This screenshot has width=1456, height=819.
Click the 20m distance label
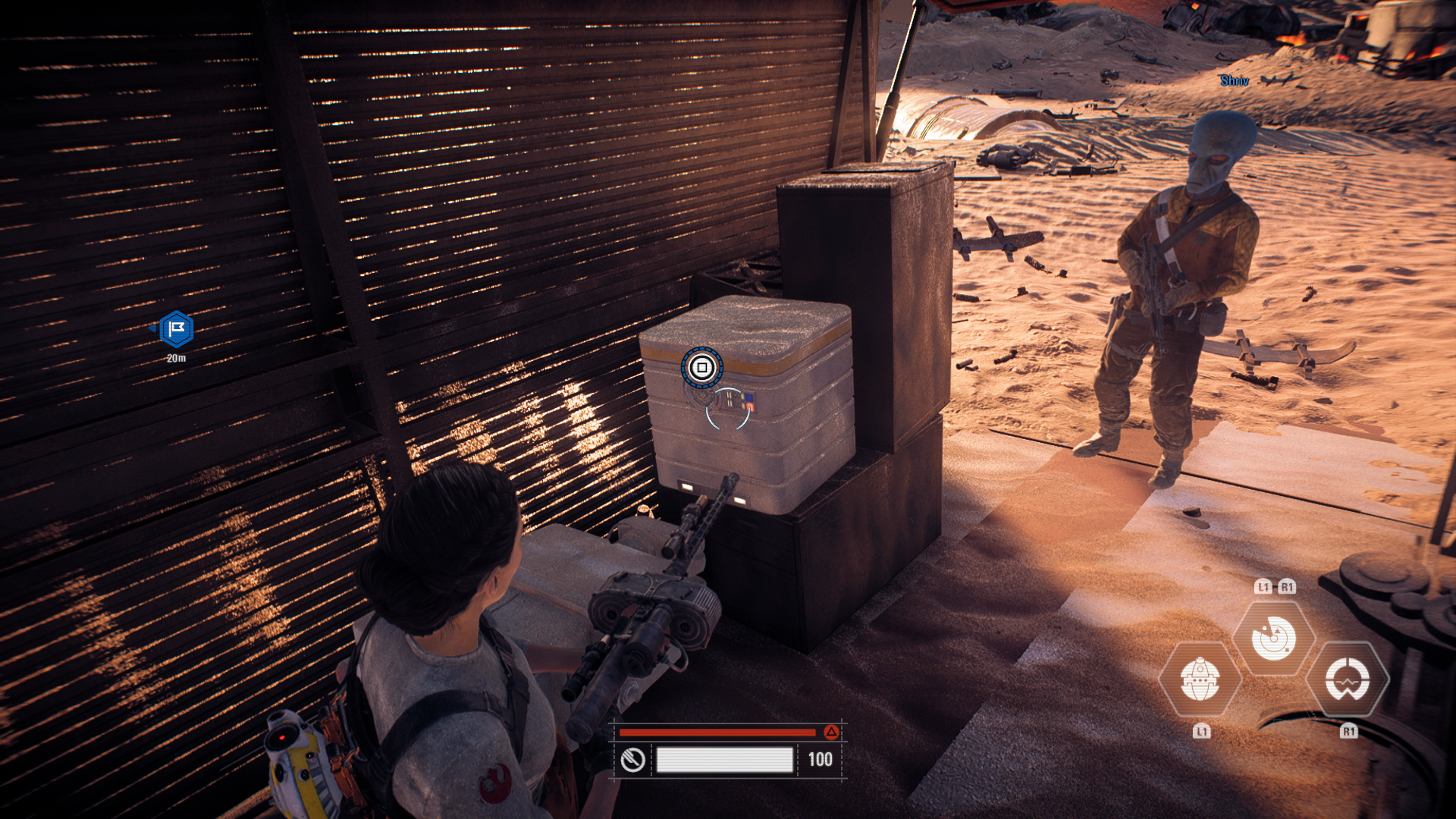pyautogui.click(x=175, y=359)
